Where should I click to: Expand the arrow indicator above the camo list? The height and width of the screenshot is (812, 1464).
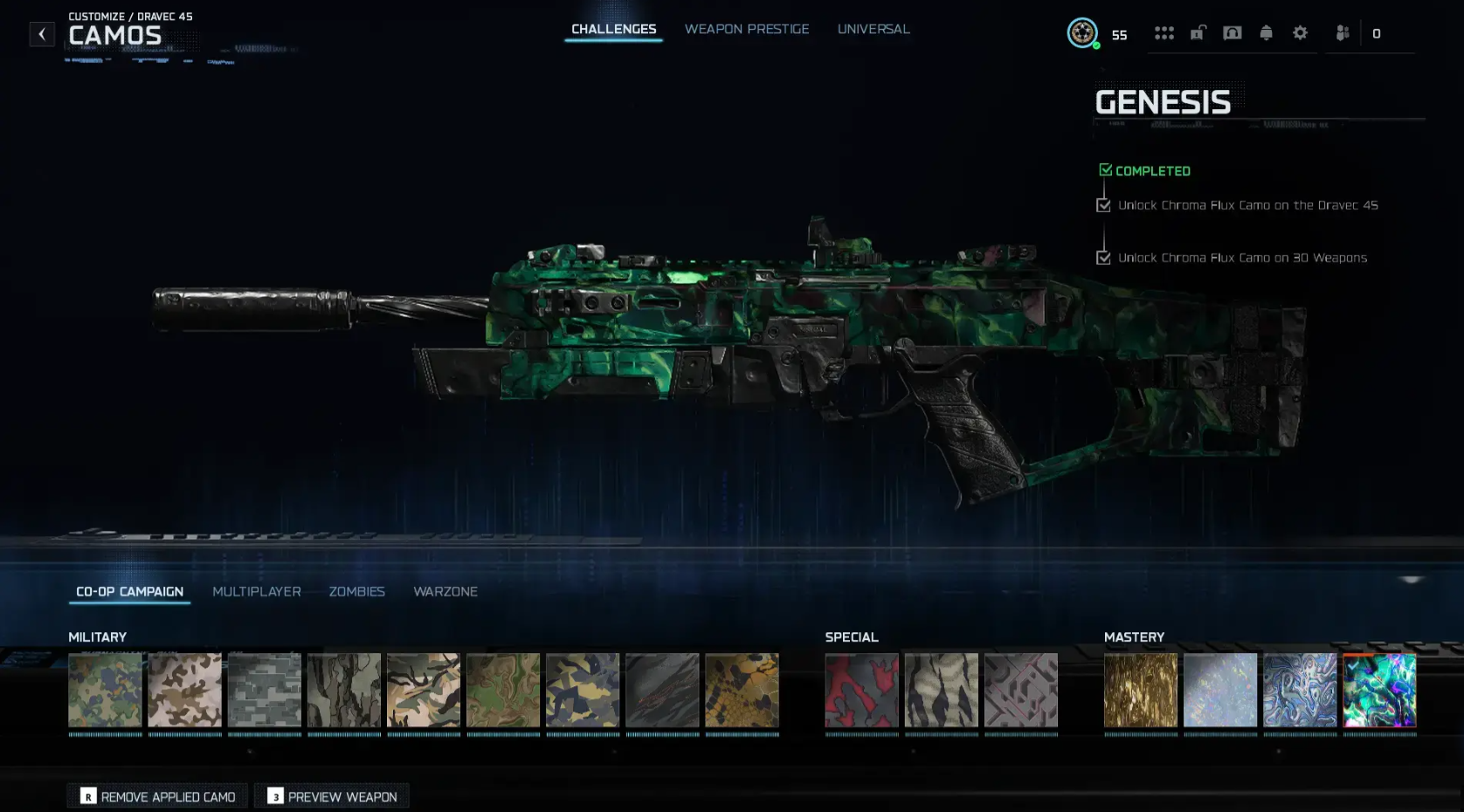[1411, 578]
